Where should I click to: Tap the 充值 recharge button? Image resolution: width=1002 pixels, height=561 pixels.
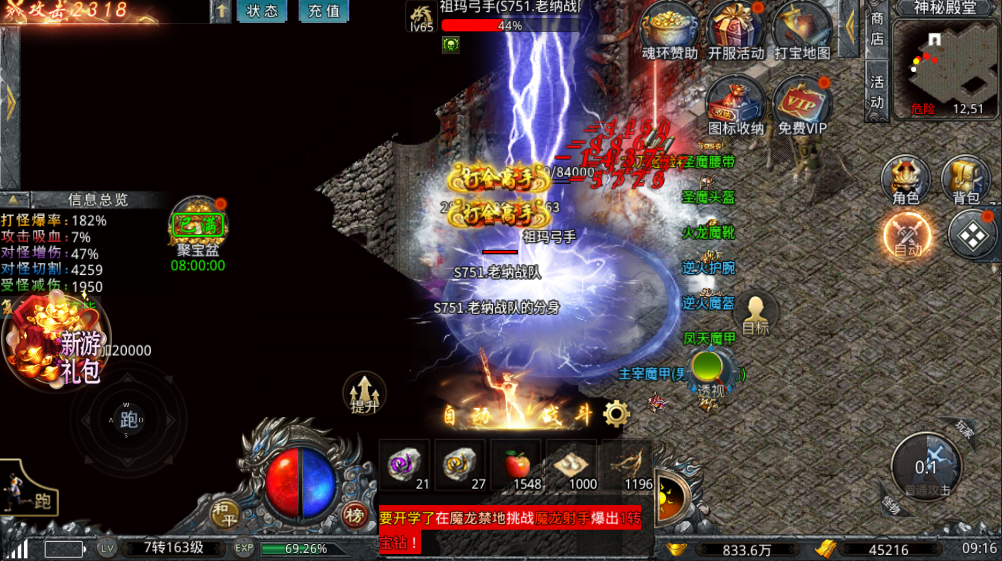tap(324, 11)
